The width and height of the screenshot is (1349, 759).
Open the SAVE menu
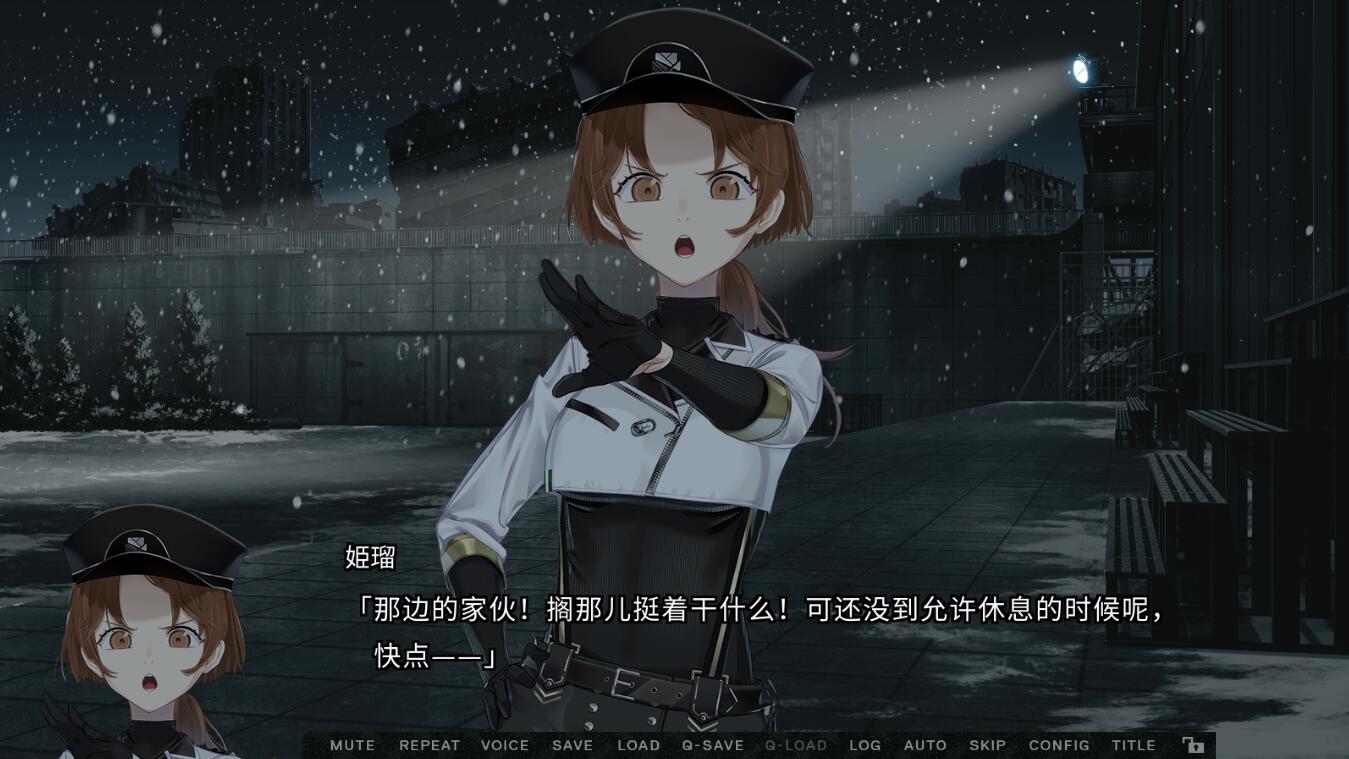(572, 745)
